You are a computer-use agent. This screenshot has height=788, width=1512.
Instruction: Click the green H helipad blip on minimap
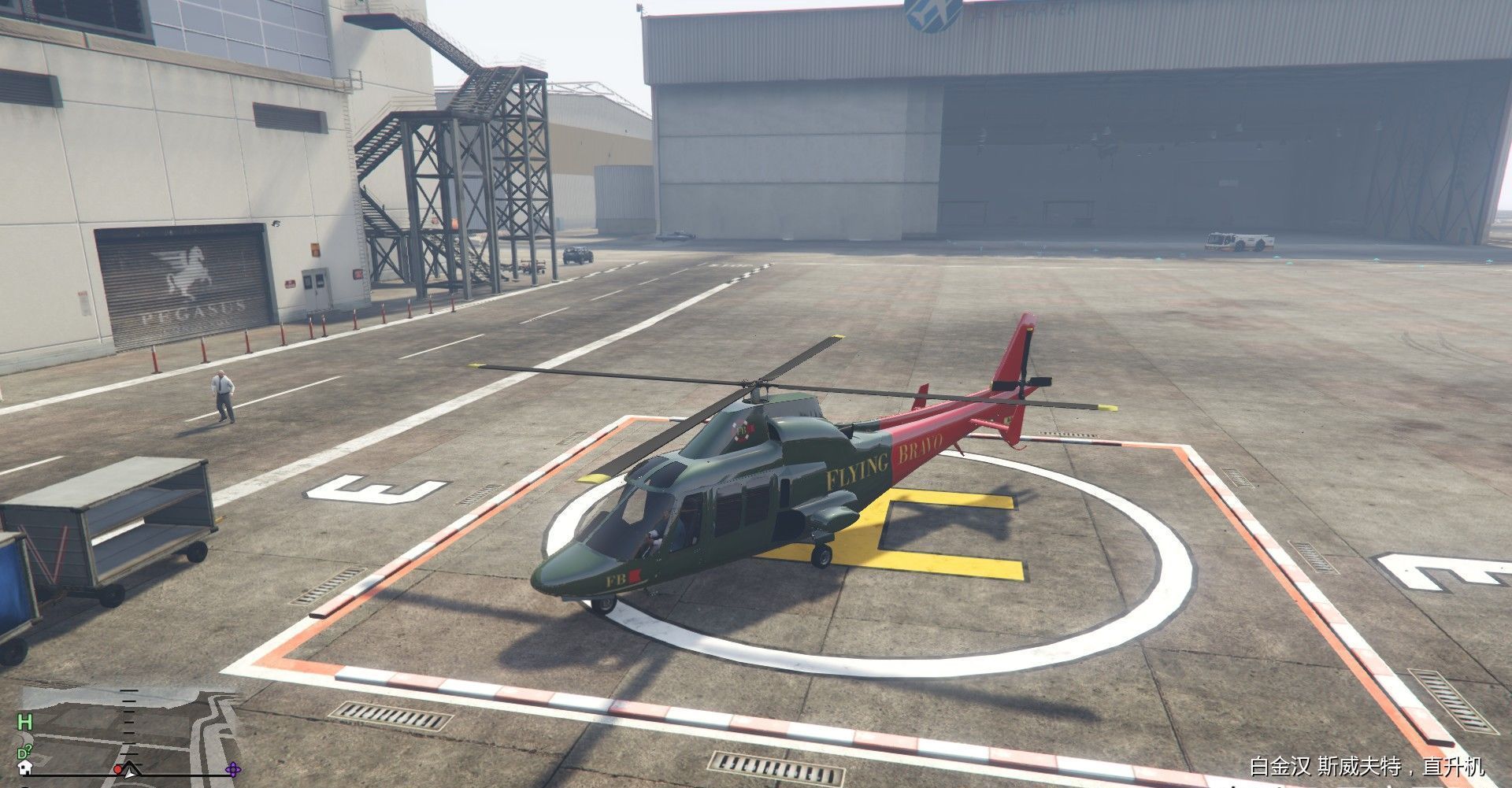coord(25,721)
